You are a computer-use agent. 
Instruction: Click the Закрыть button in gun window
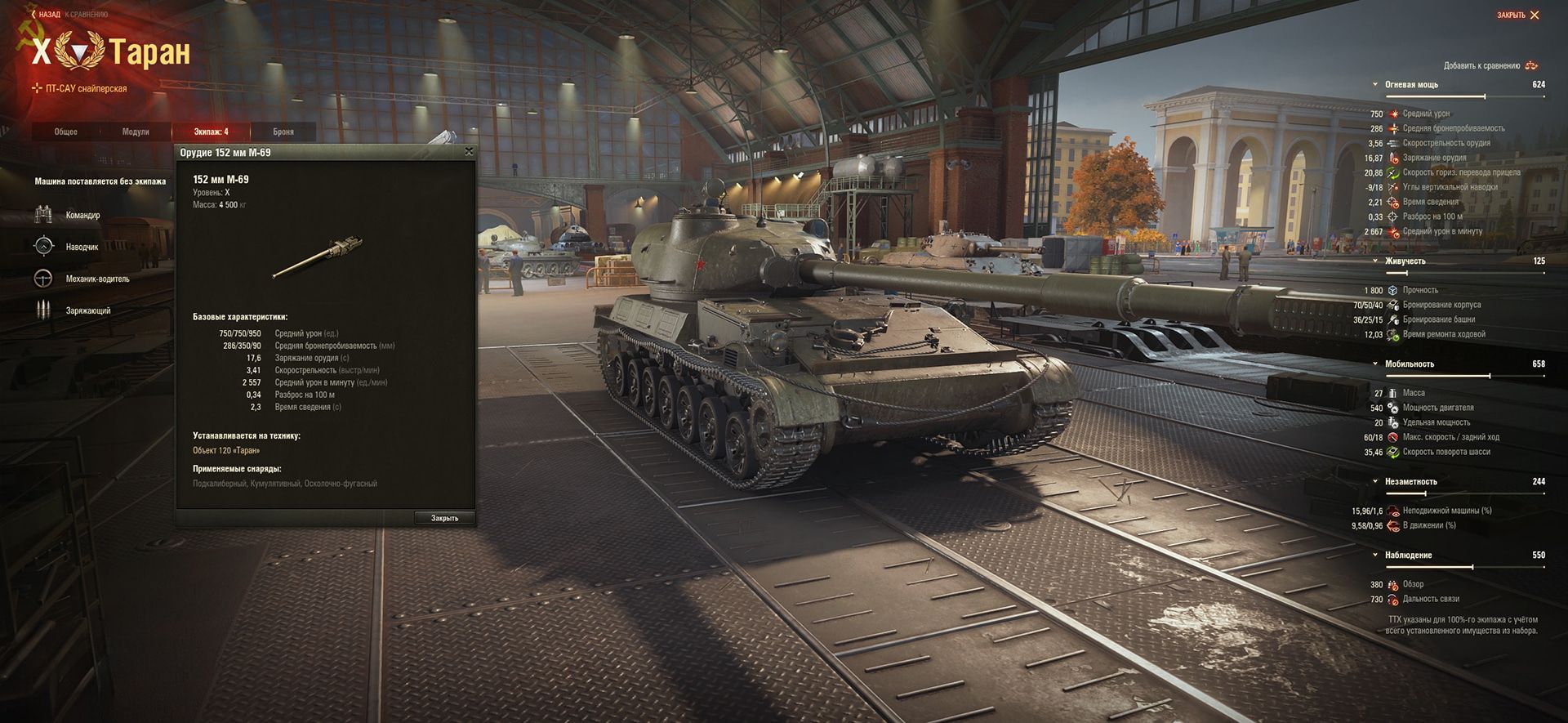[x=444, y=518]
